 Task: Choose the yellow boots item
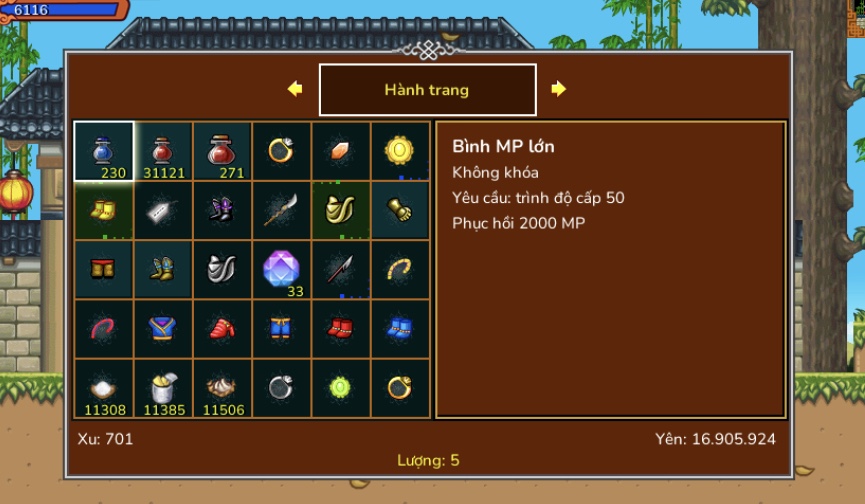tap(104, 210)
